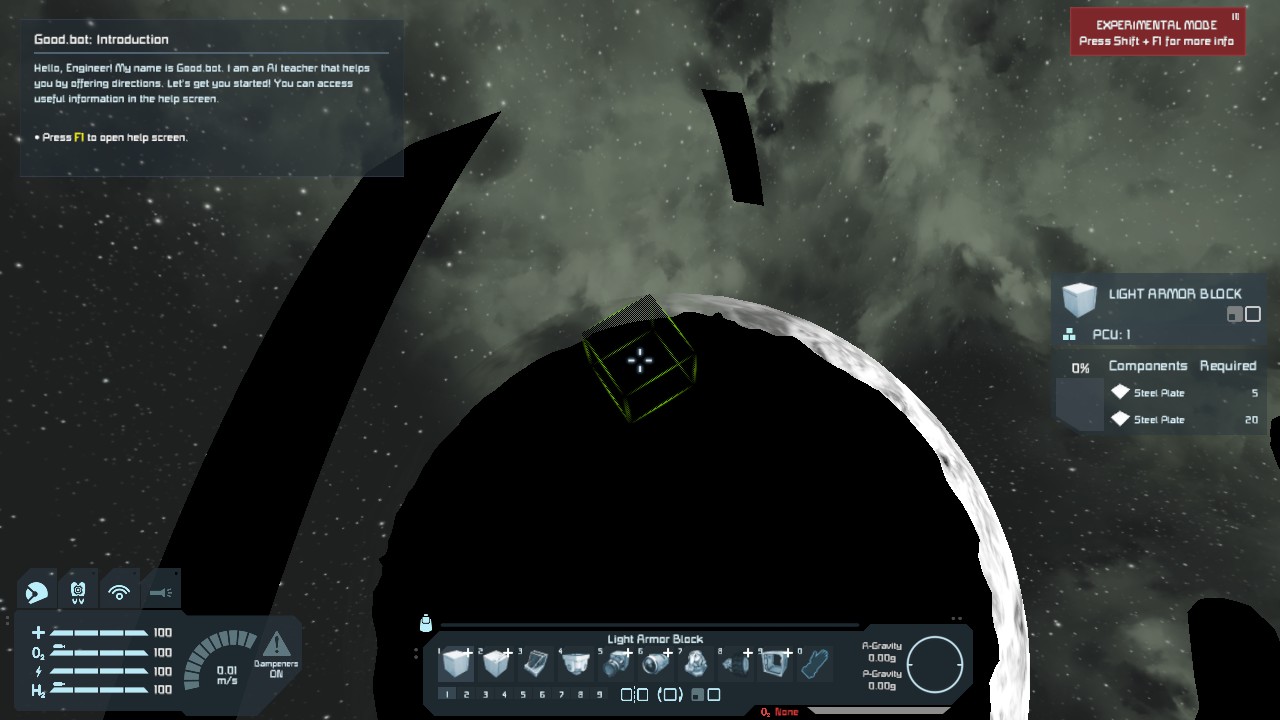Click the symmetry mirror icon below the hotbar

[634, 694]
